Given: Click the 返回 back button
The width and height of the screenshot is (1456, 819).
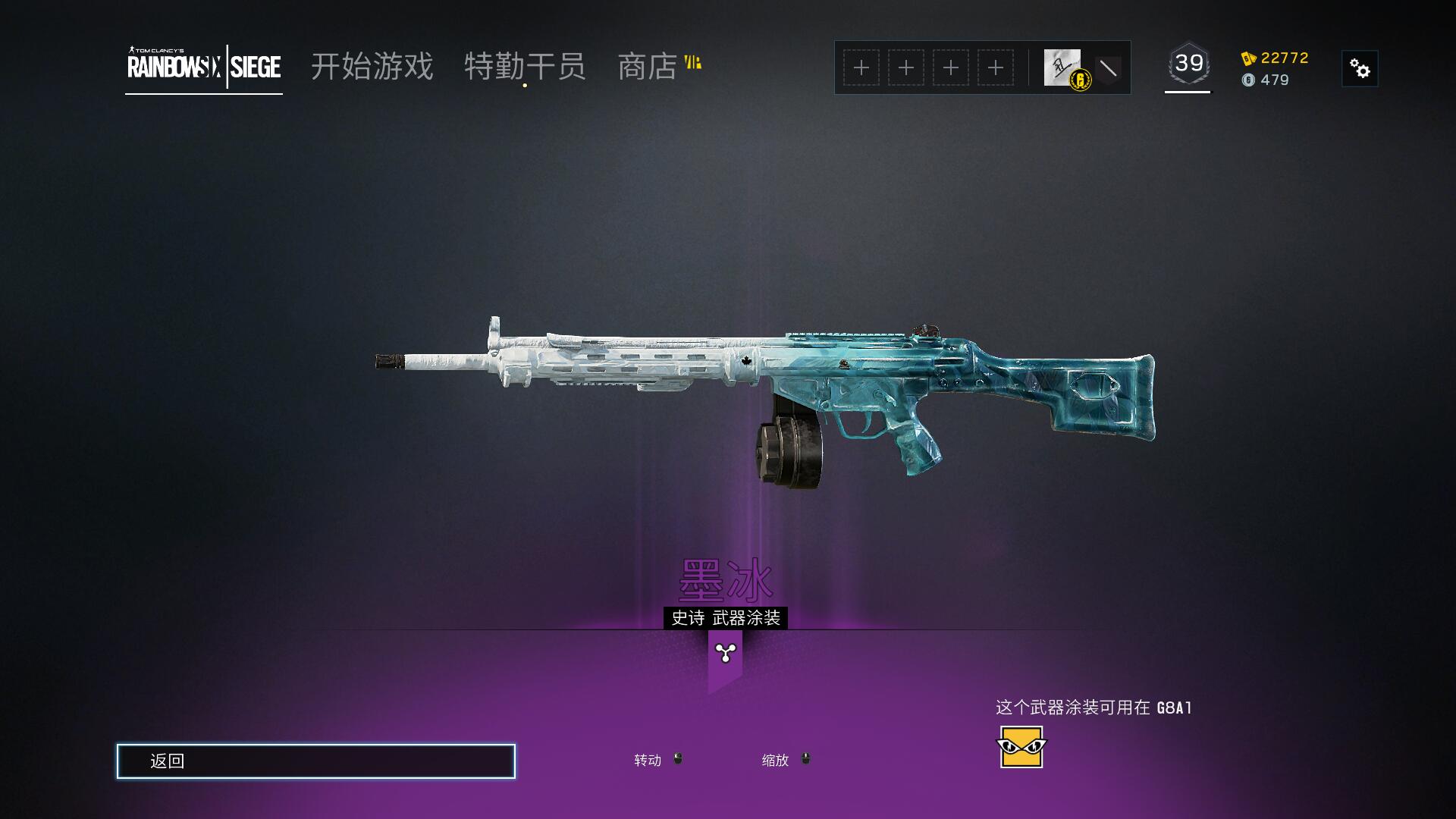Looking at the screenshot, I should 315,761.
